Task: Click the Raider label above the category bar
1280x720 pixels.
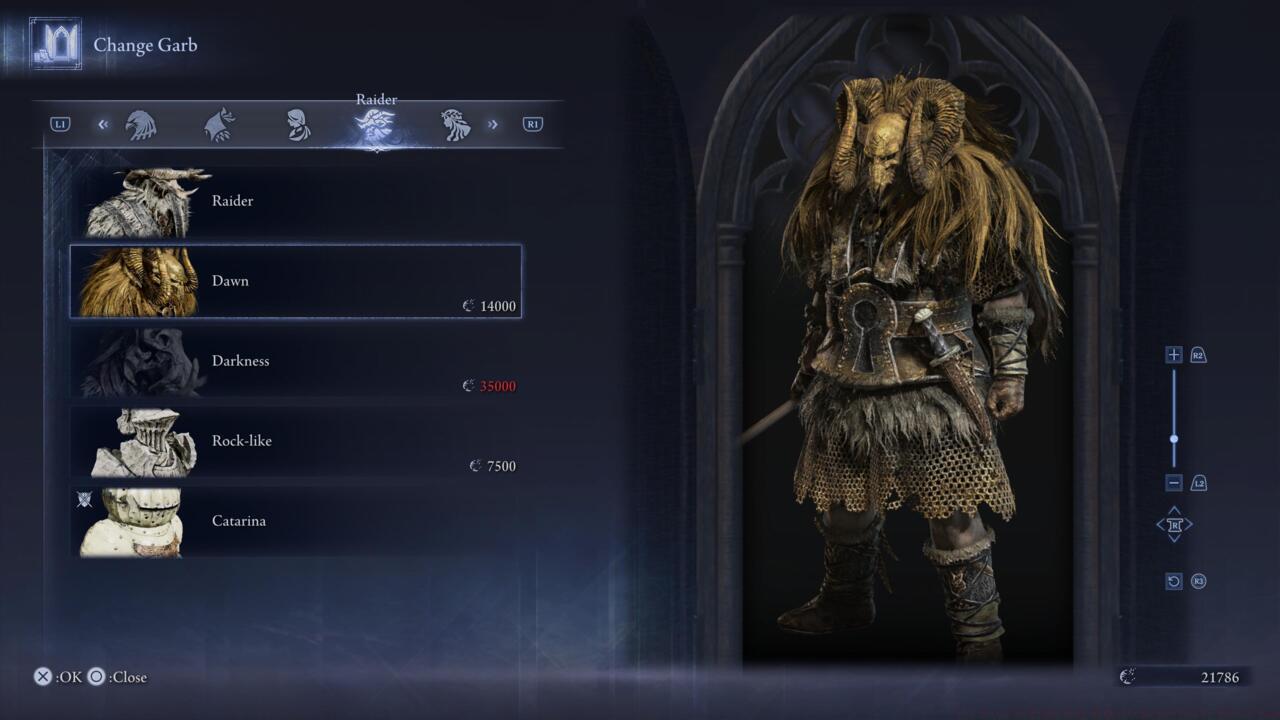Action: 375,99
